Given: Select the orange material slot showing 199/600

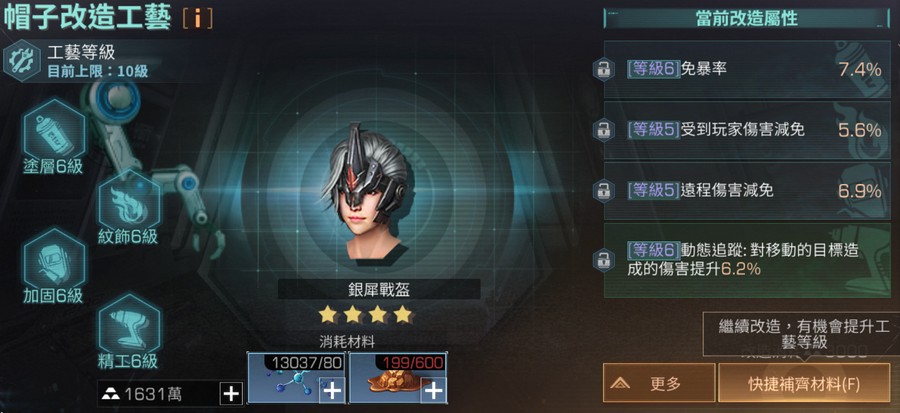Looking at the screenshot, I should pos(398,377).
